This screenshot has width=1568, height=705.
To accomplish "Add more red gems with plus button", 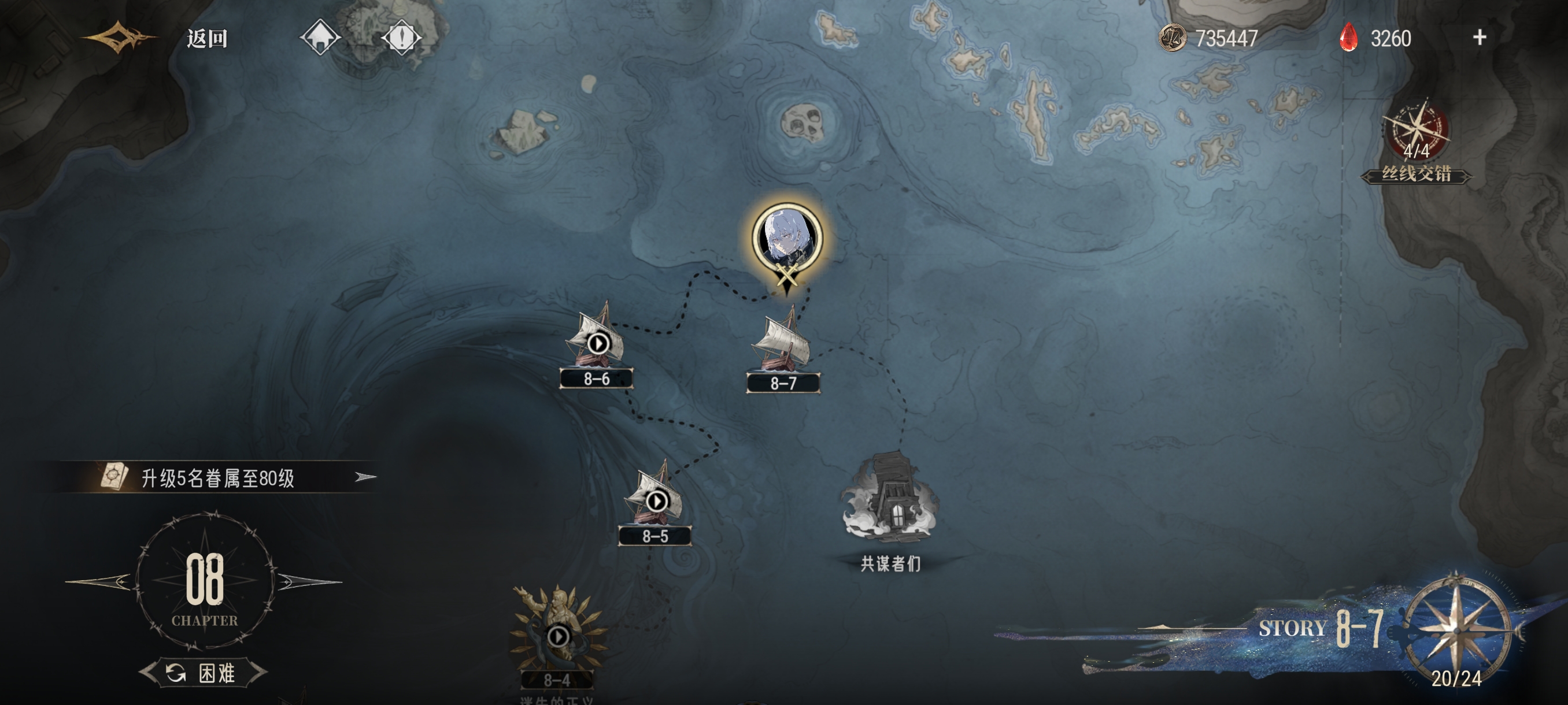I will click(x=1479, y=38).
